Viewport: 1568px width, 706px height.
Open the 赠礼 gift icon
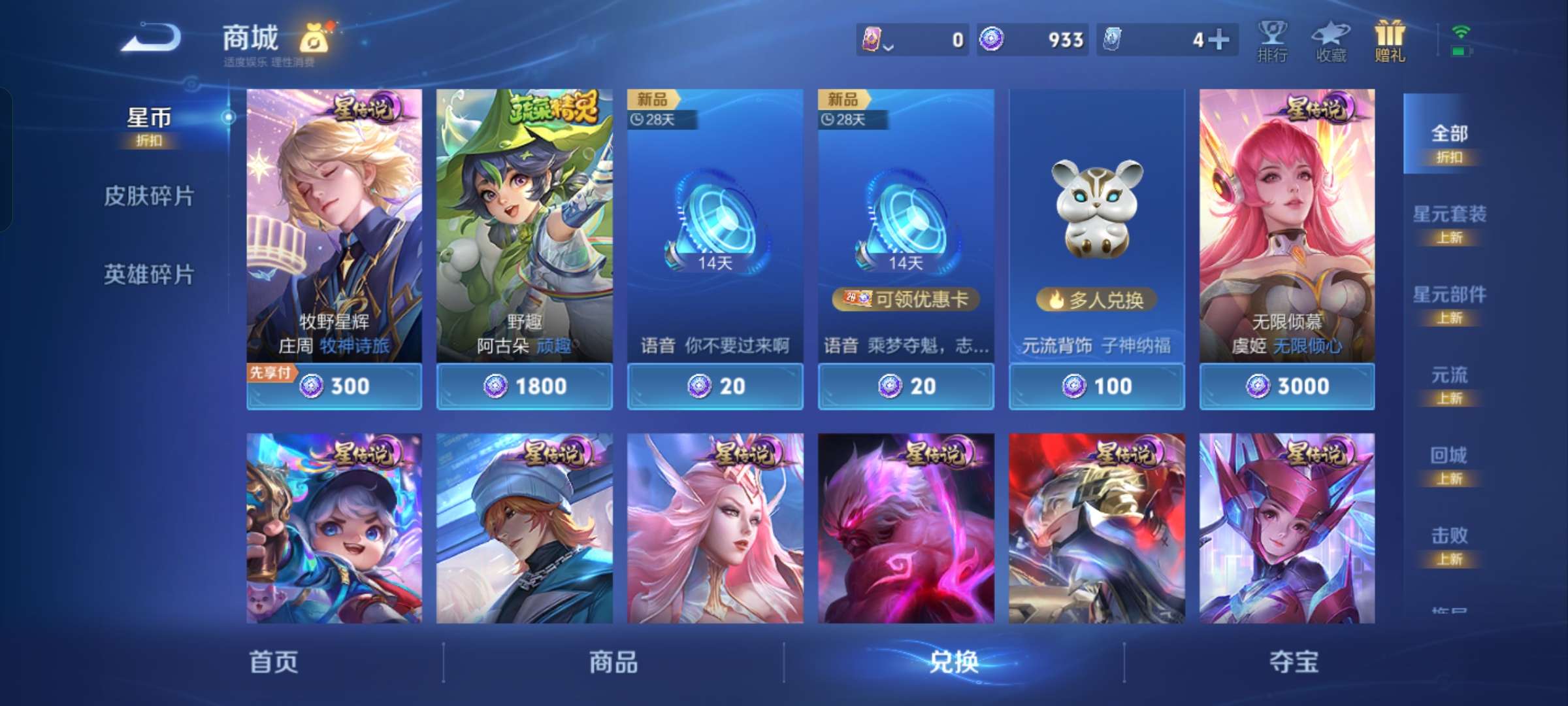[1388, 39]
